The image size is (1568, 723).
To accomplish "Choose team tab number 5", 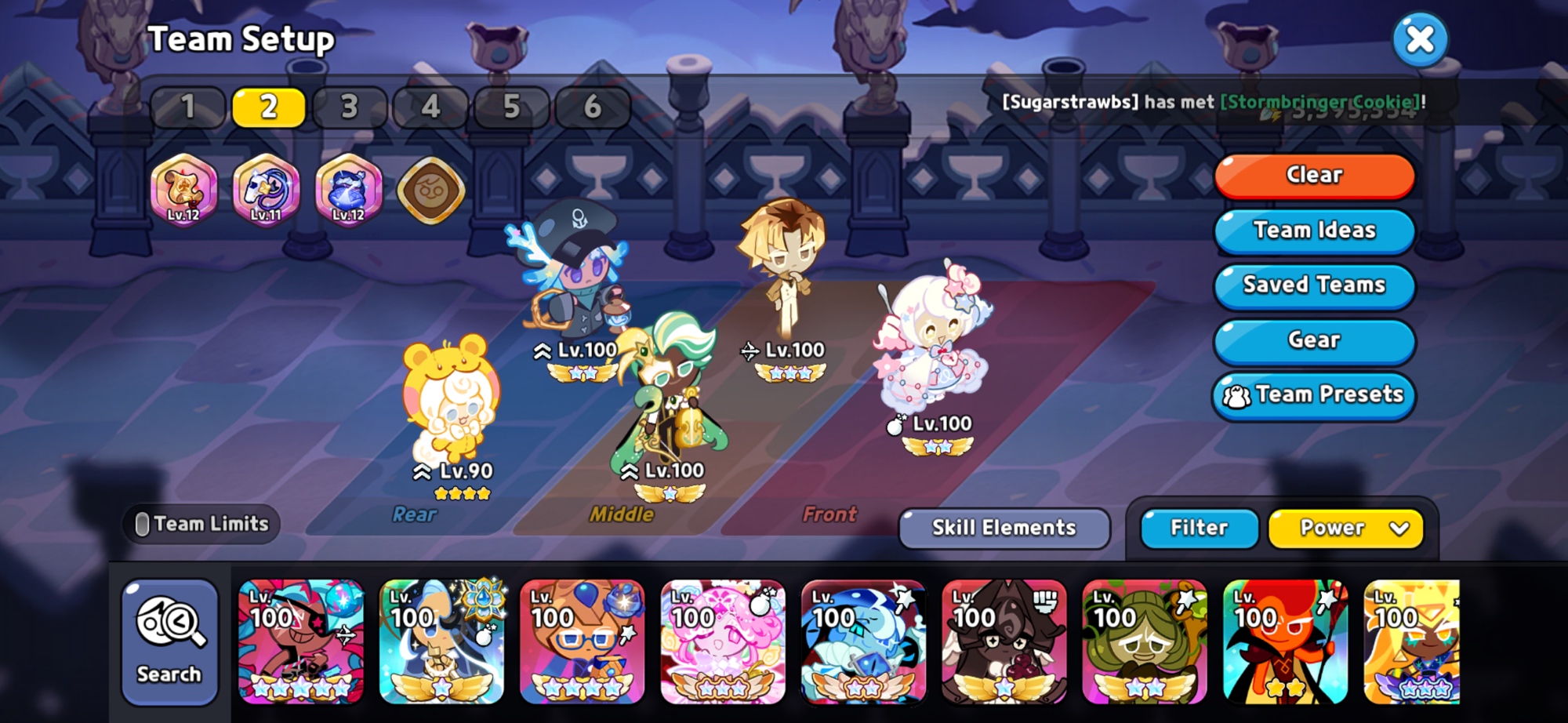I will coord(511,107).
